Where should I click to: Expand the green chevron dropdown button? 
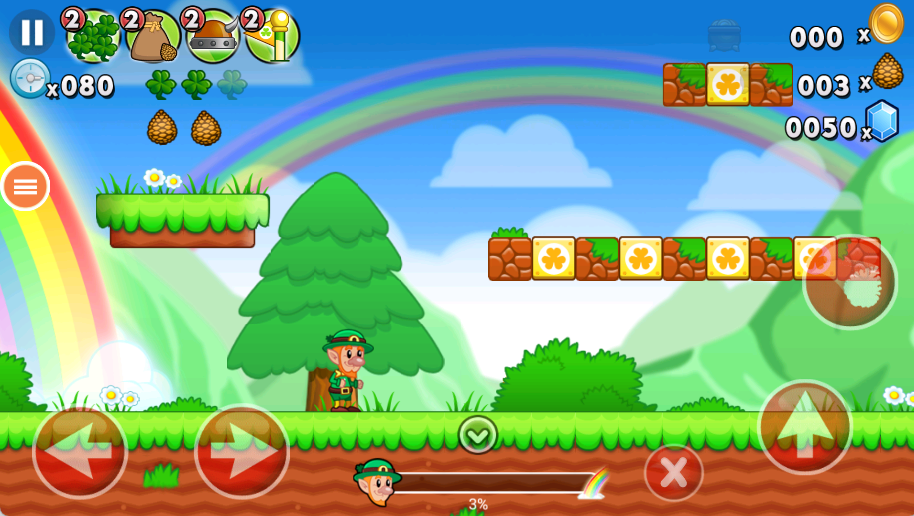[x=478, y=434]
